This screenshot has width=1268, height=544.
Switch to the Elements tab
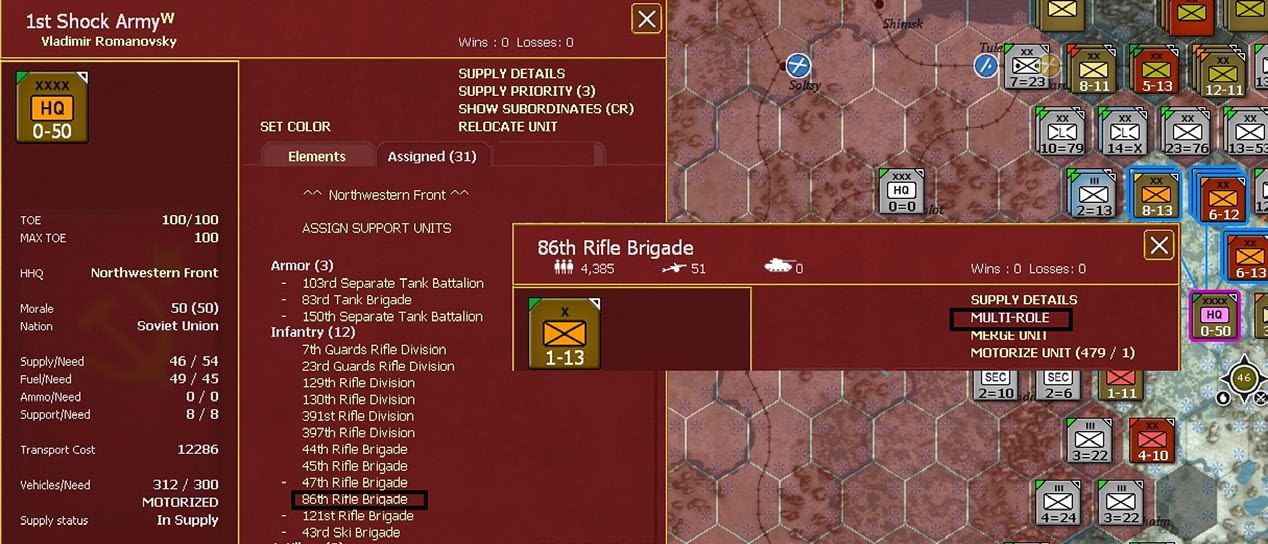[x=316, y=157]
